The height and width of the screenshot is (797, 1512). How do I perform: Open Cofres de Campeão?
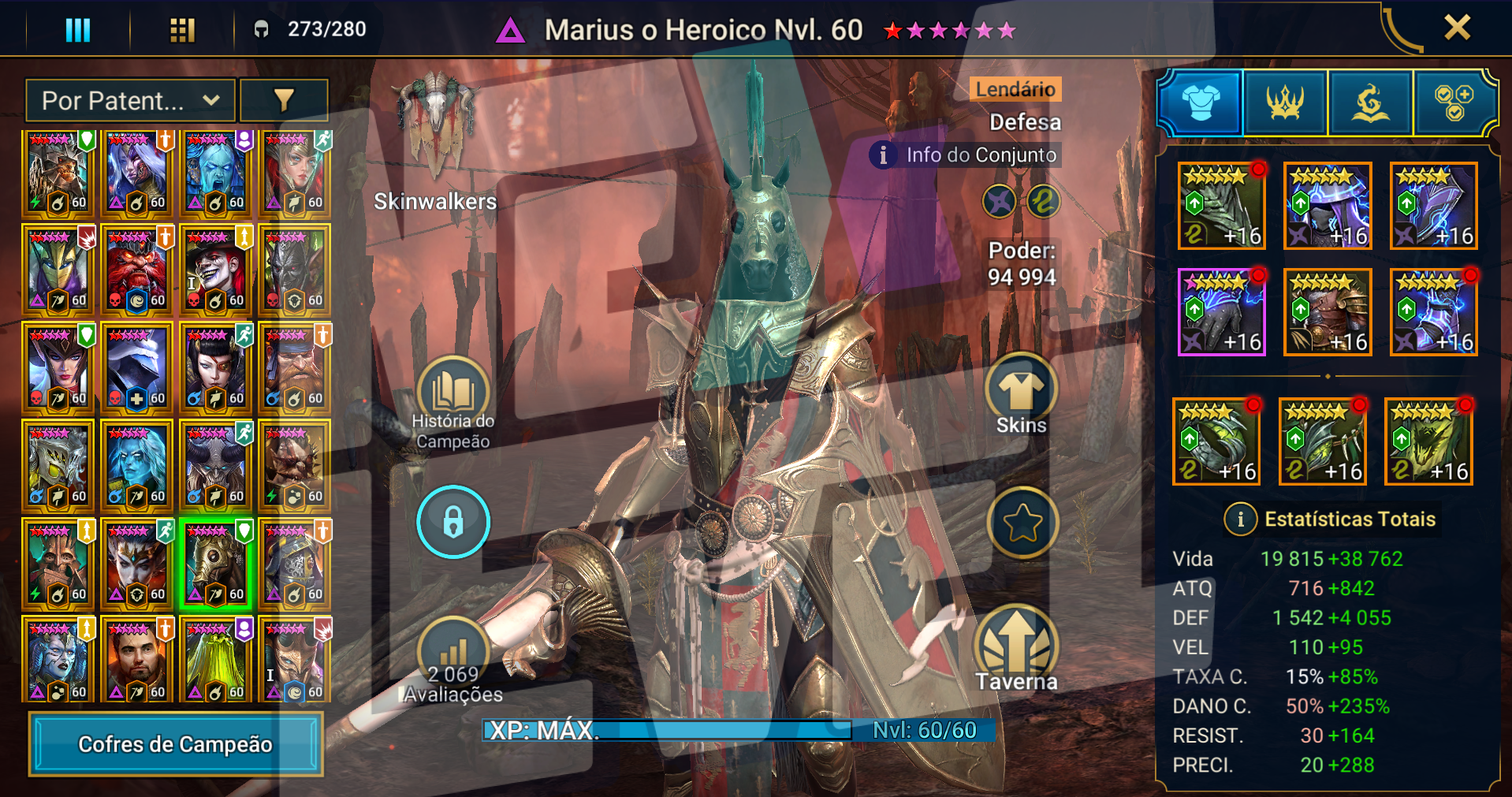pyautogui.click(x=176, y=743)
